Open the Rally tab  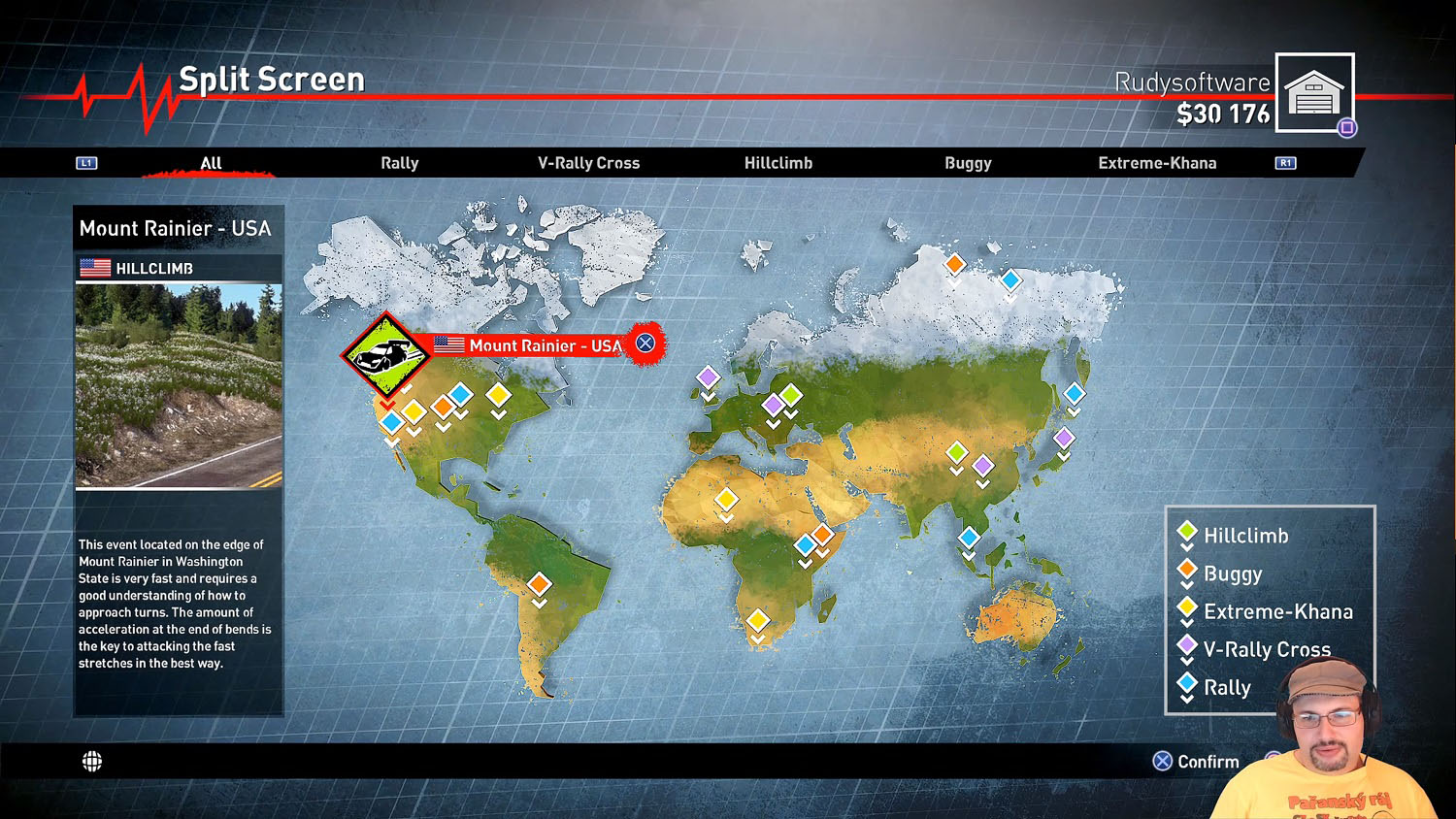point(399,163)
